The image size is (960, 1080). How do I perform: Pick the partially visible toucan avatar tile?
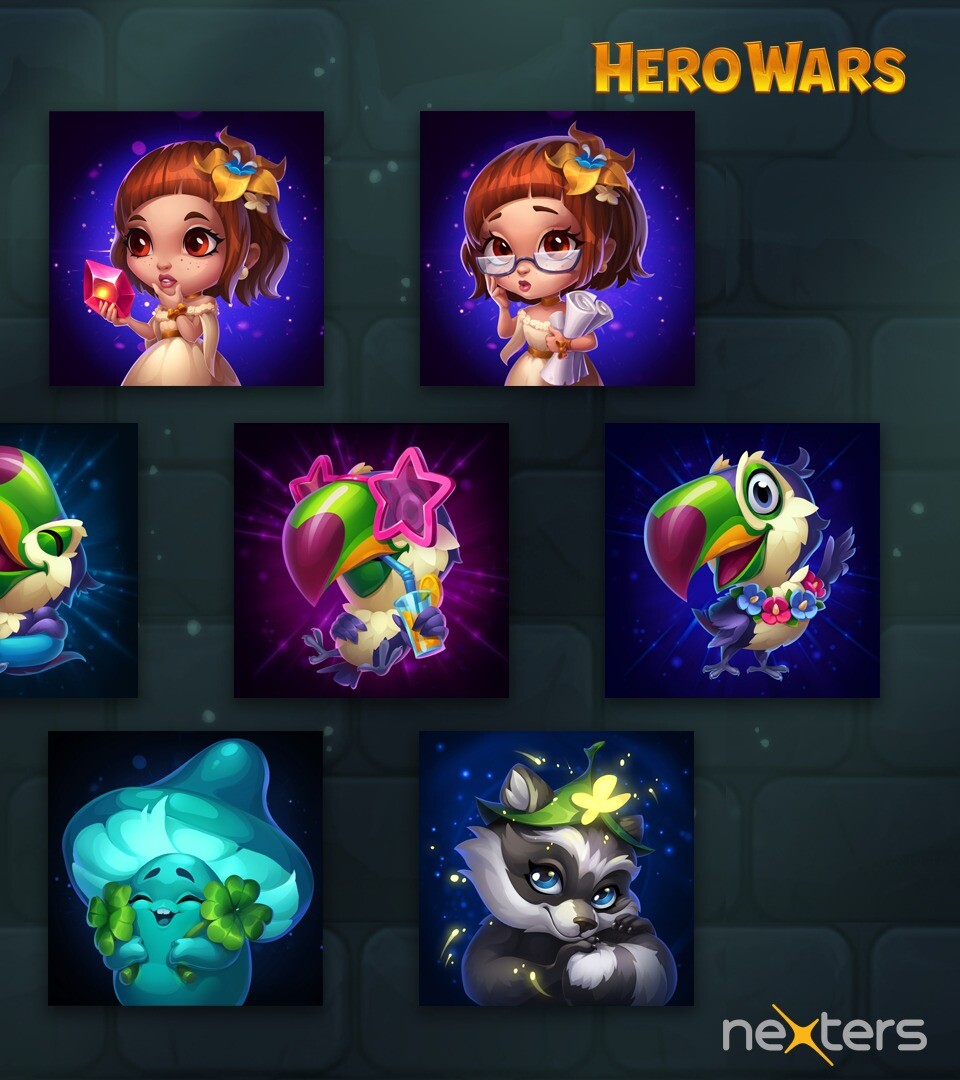pos(66,560)
